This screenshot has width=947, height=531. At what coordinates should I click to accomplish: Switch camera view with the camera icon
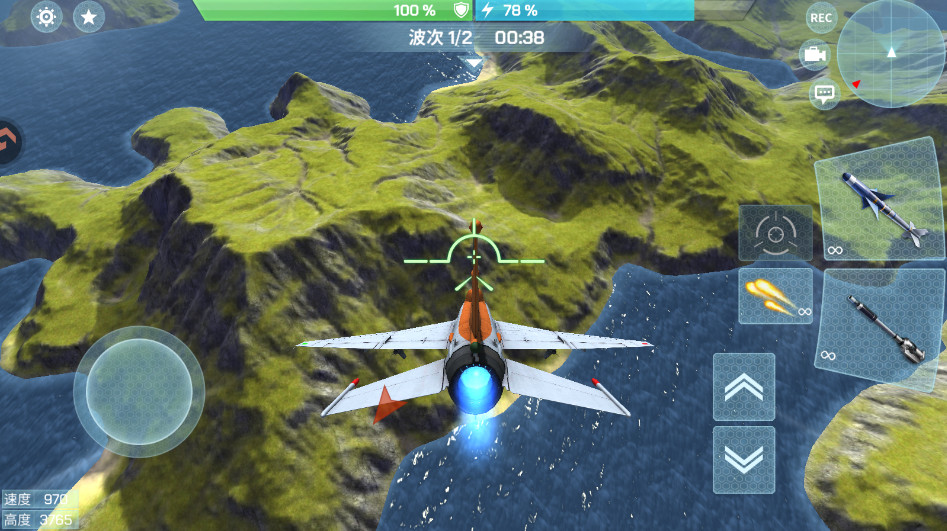click(814, 55)
